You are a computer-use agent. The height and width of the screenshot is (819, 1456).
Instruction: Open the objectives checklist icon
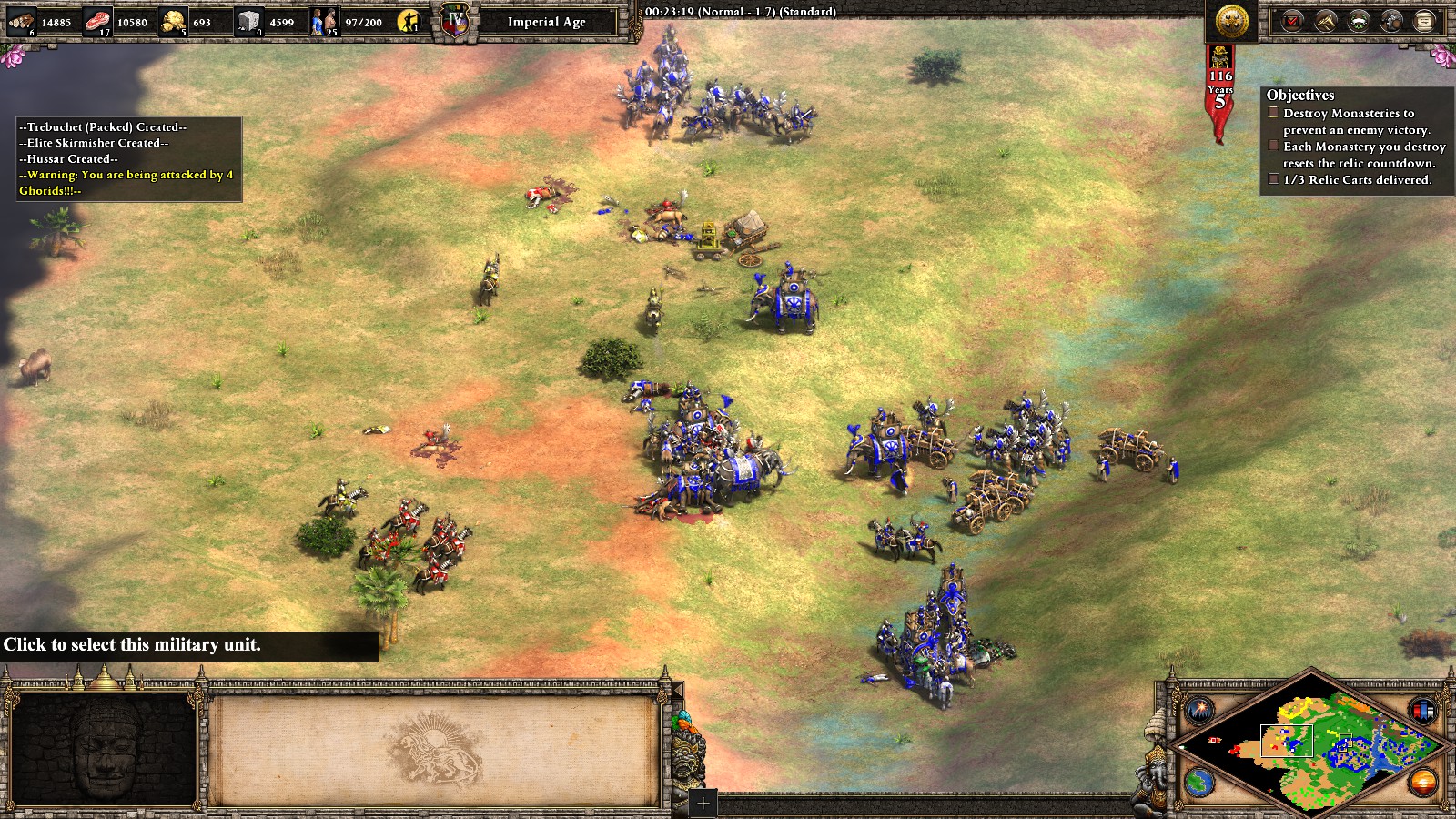pyautogui.click(x=1292, y=21)
